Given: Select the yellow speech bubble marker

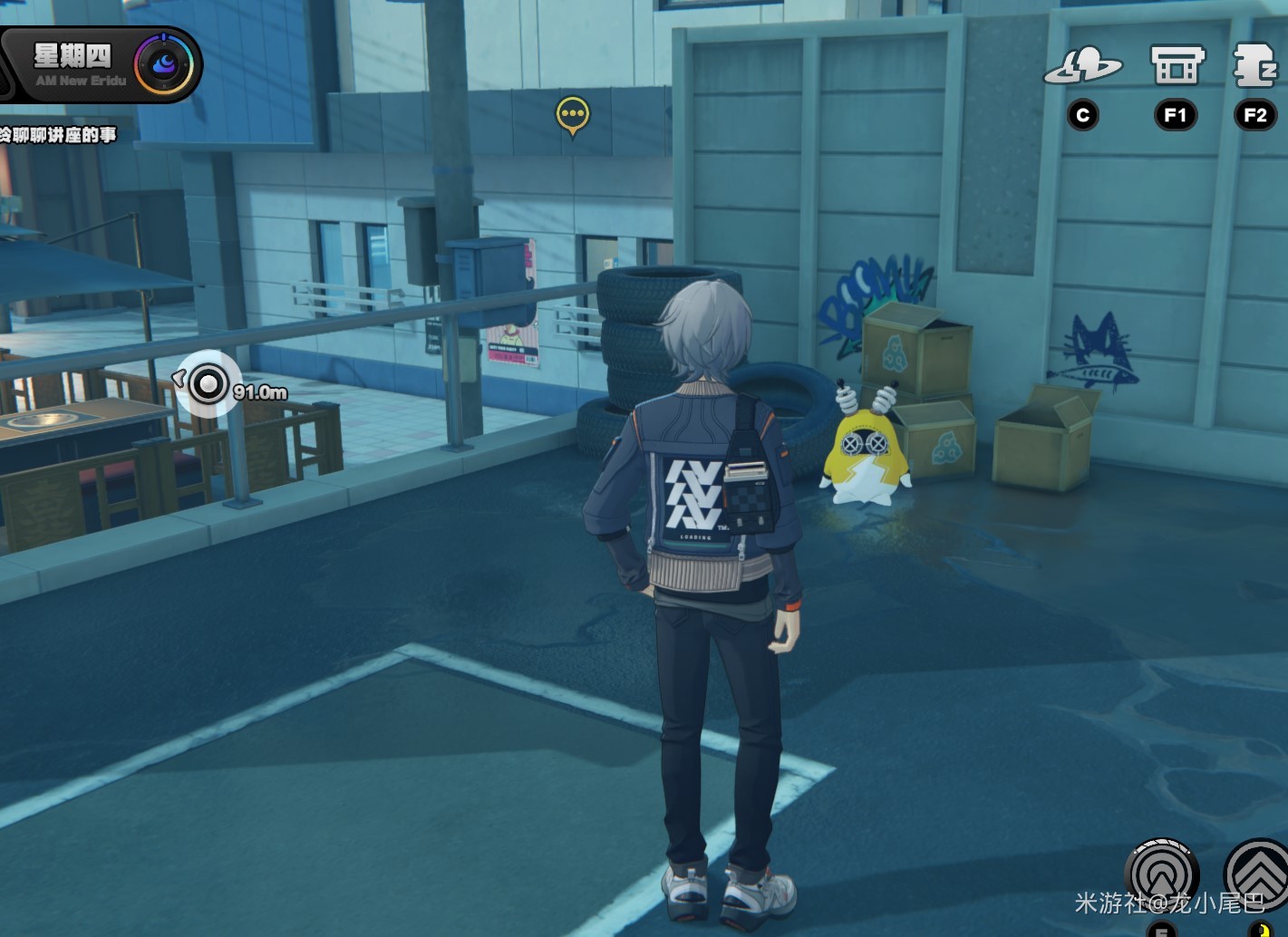Looking at the screenshot, I should 573,115.
